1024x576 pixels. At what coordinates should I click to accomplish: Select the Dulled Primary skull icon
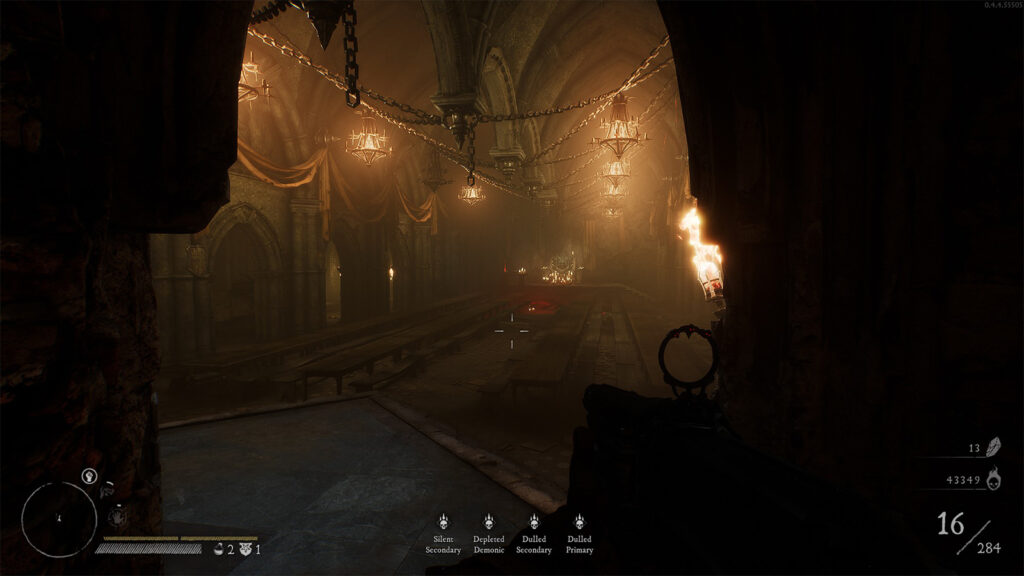(x=579, y=521)
